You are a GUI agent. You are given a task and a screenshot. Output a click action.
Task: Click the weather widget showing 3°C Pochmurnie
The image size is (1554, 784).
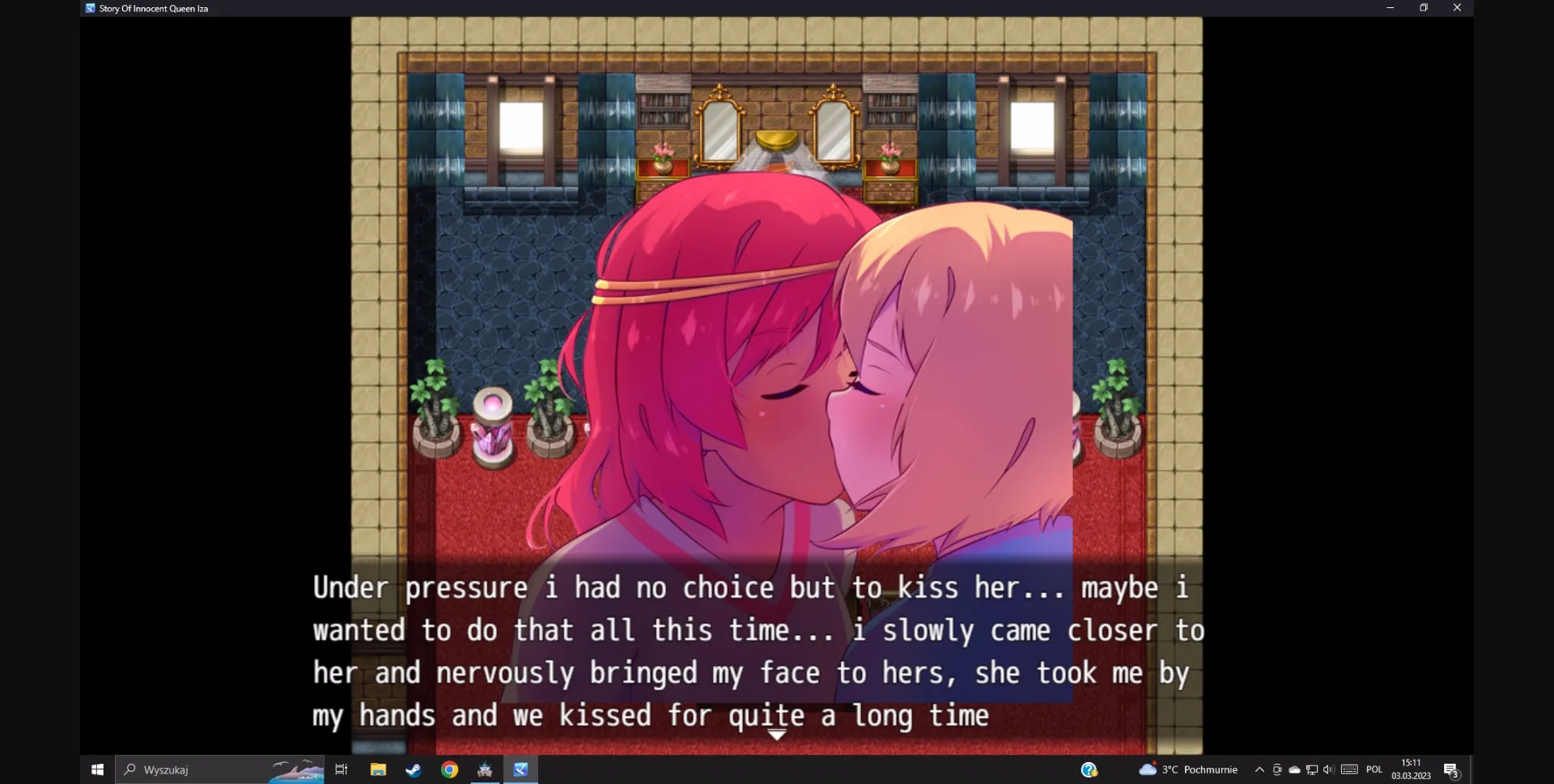pyautogui.click(x=1190, y=769)
